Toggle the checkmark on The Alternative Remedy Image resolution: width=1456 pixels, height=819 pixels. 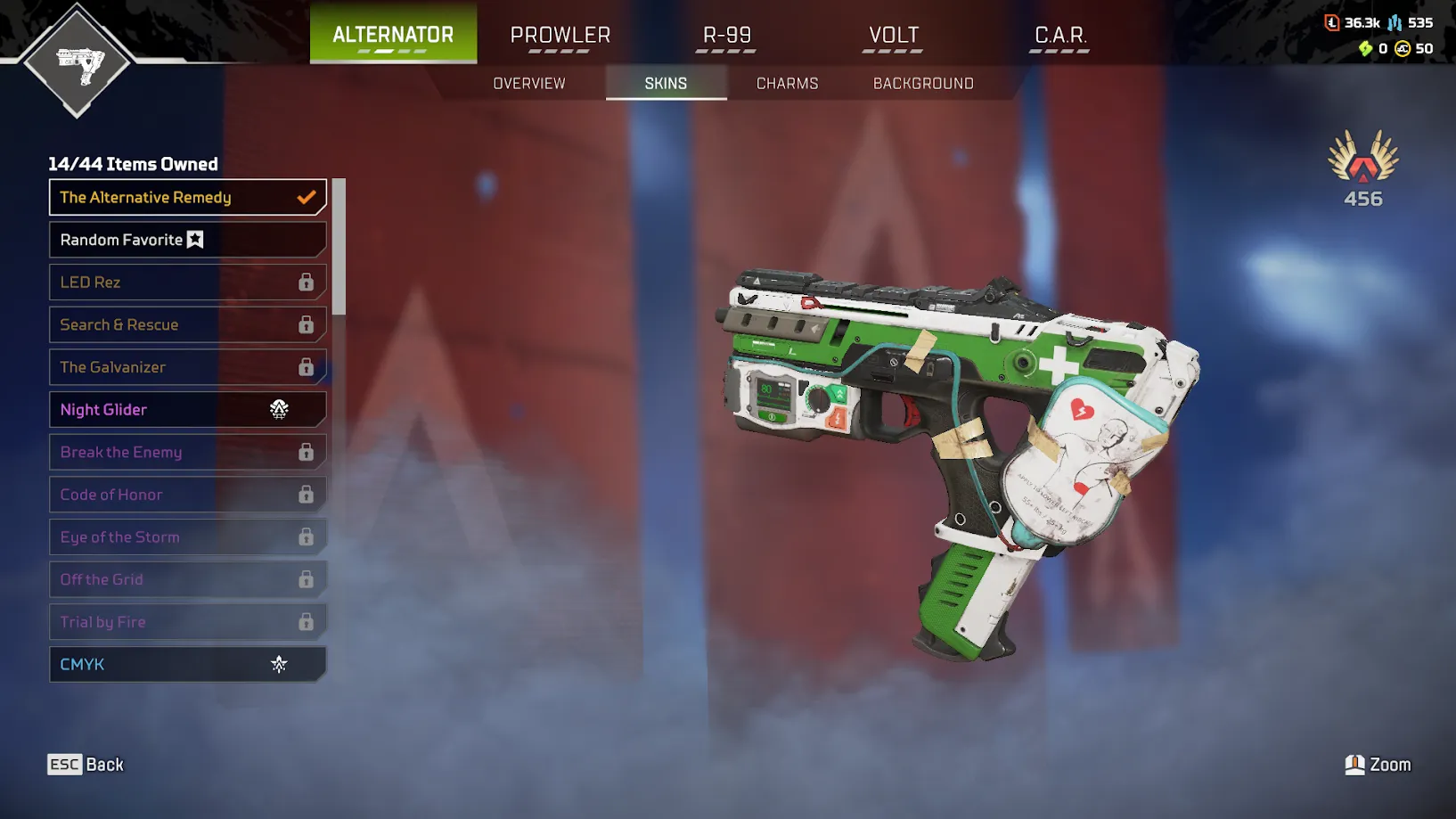pyautogui.click(x=307, y=197)
